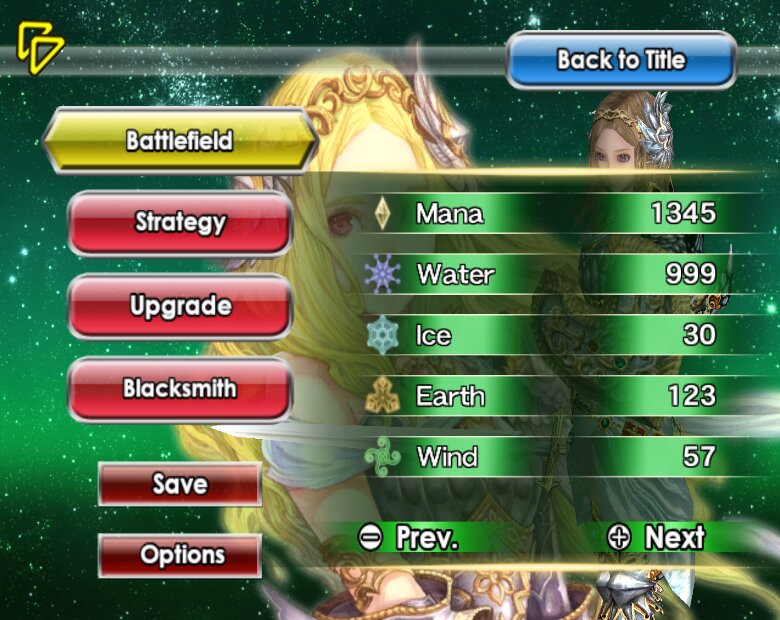This screenshot has height=620, width=780.
Task: Visit the Blacksmith
Action: 180,388
